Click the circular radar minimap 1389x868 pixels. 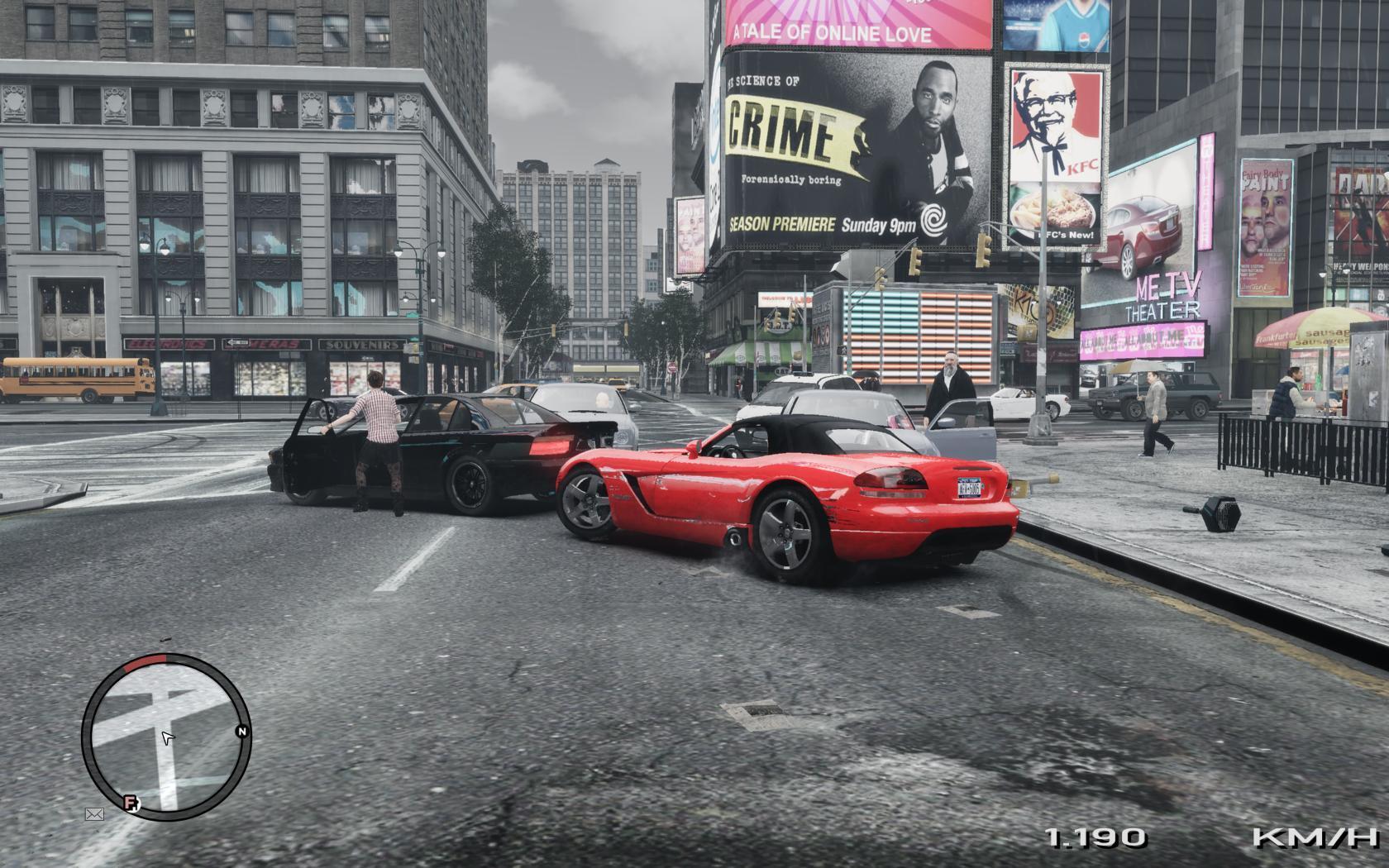pos(166,737)
